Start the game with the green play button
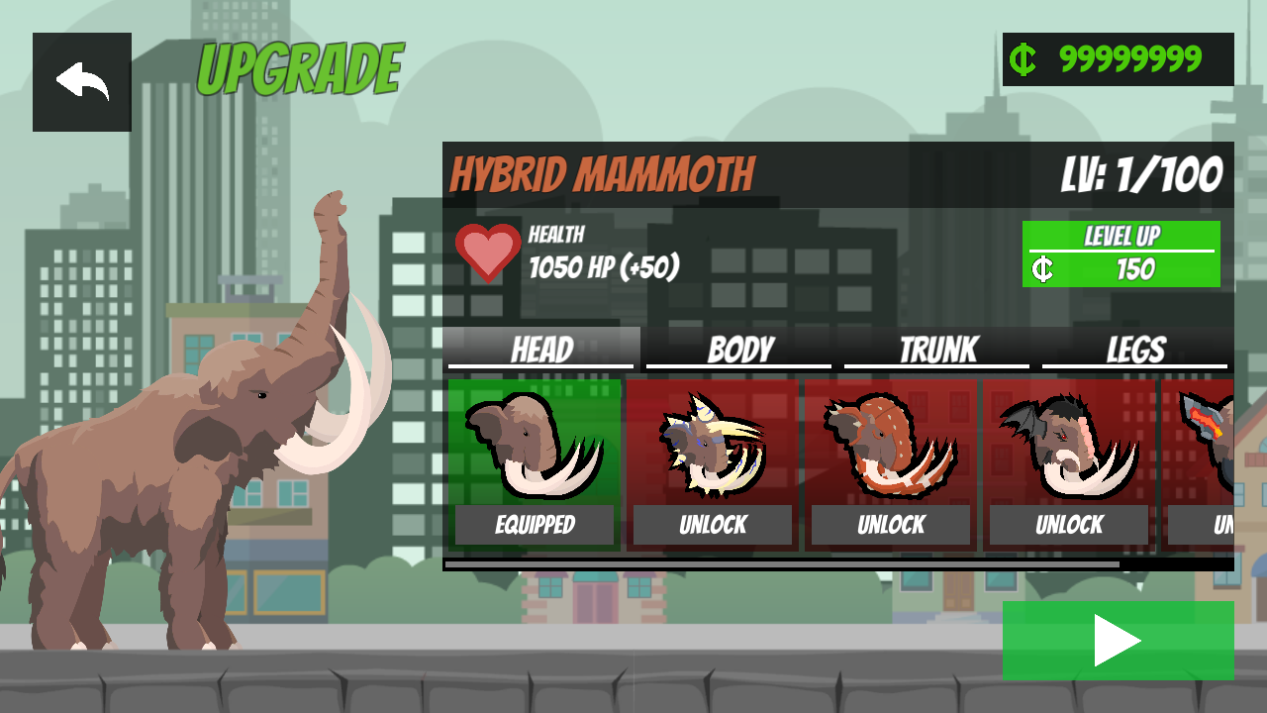 coord(1117,640)
